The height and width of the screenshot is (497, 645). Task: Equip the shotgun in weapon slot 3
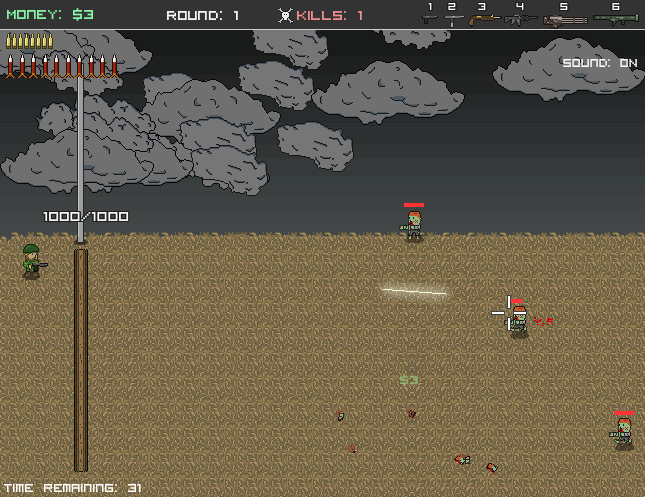(x=483, y=18)
